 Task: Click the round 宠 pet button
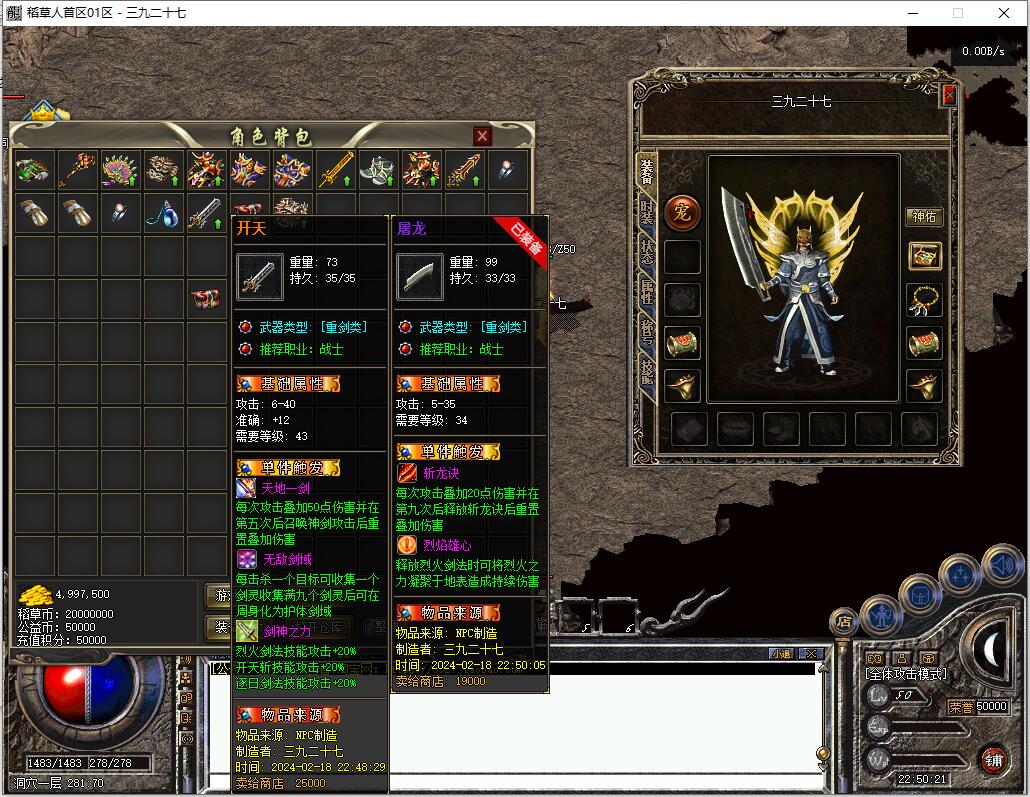click(x=682, y=212)
